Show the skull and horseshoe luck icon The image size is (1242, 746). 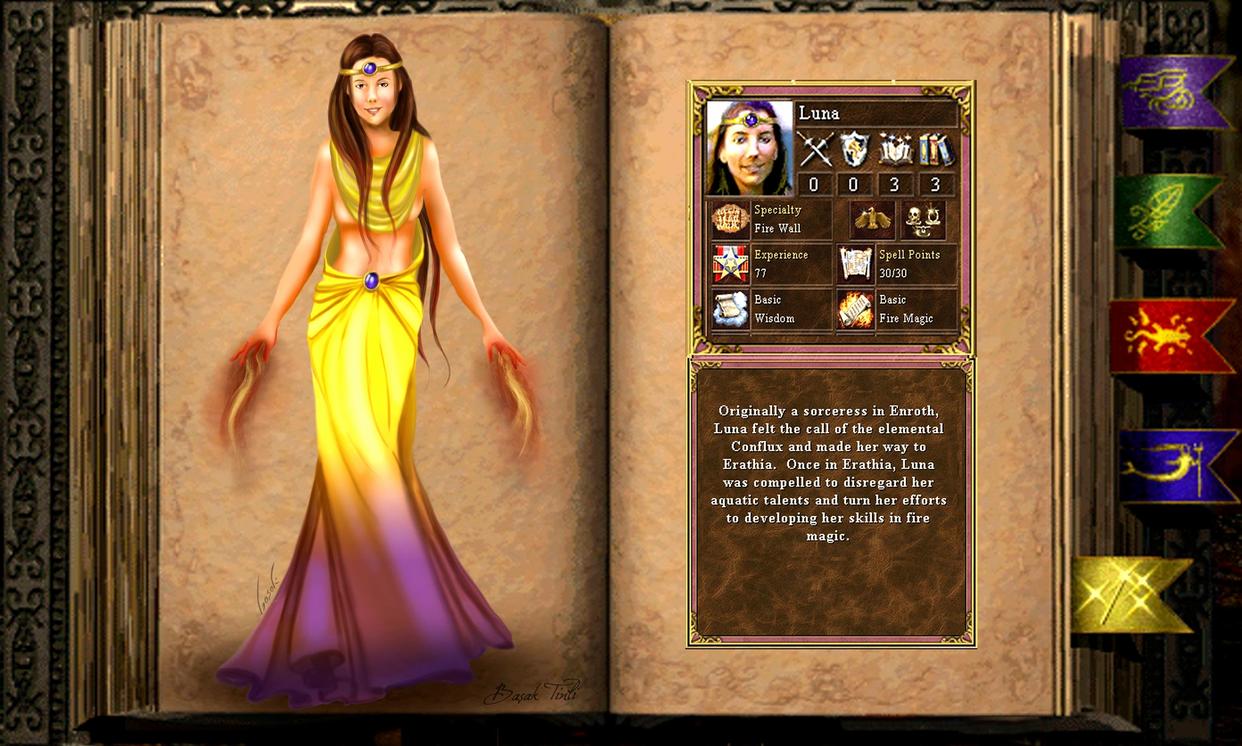click(x=924, y=219)
